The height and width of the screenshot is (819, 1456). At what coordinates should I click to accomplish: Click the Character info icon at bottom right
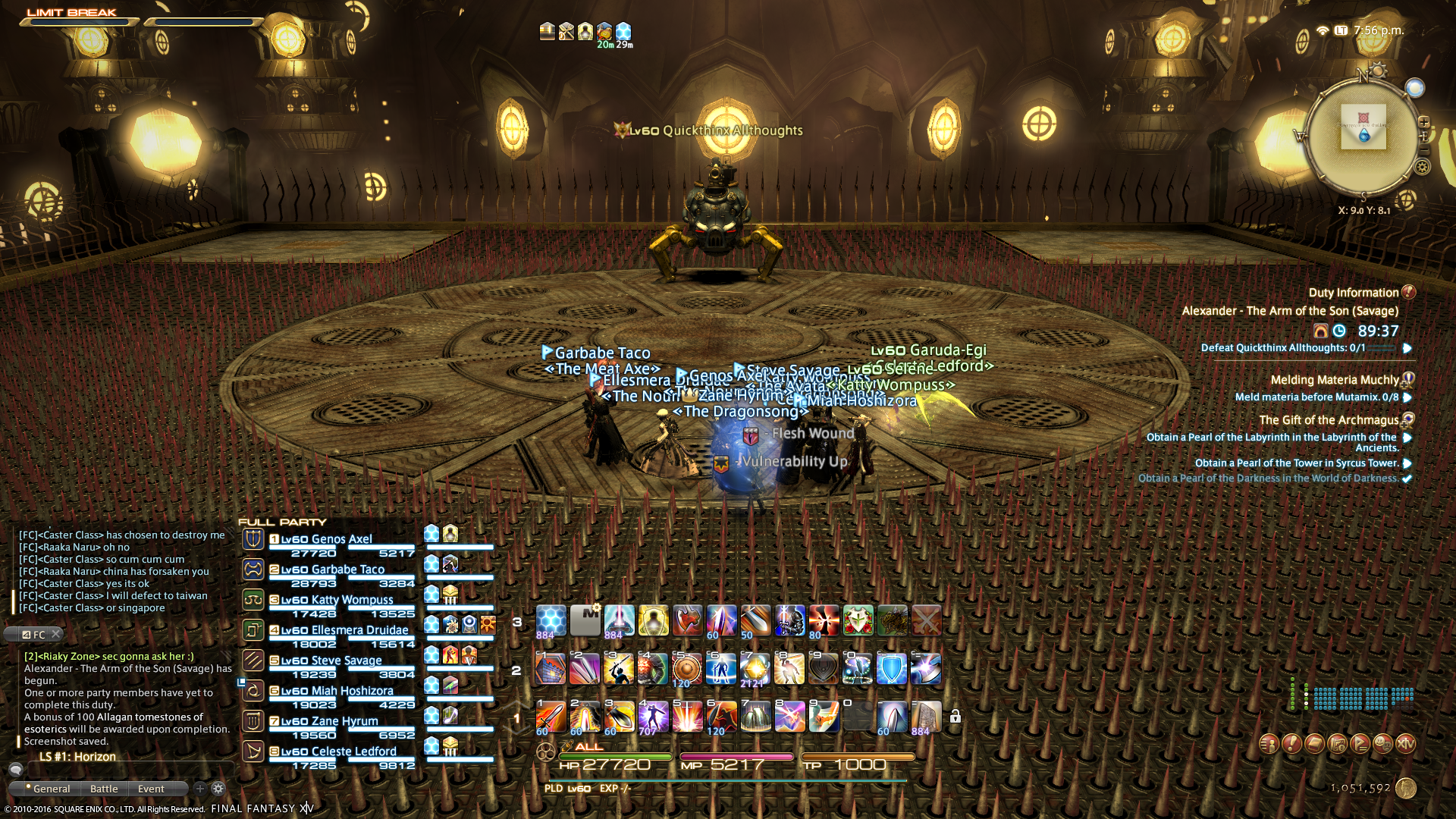1269,744
